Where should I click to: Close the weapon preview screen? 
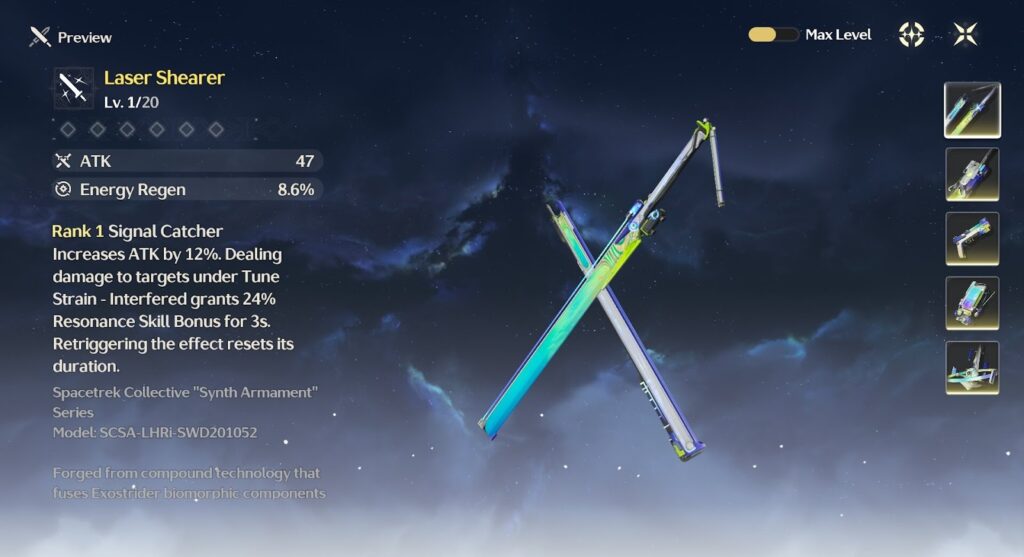[x=965, y=35]
